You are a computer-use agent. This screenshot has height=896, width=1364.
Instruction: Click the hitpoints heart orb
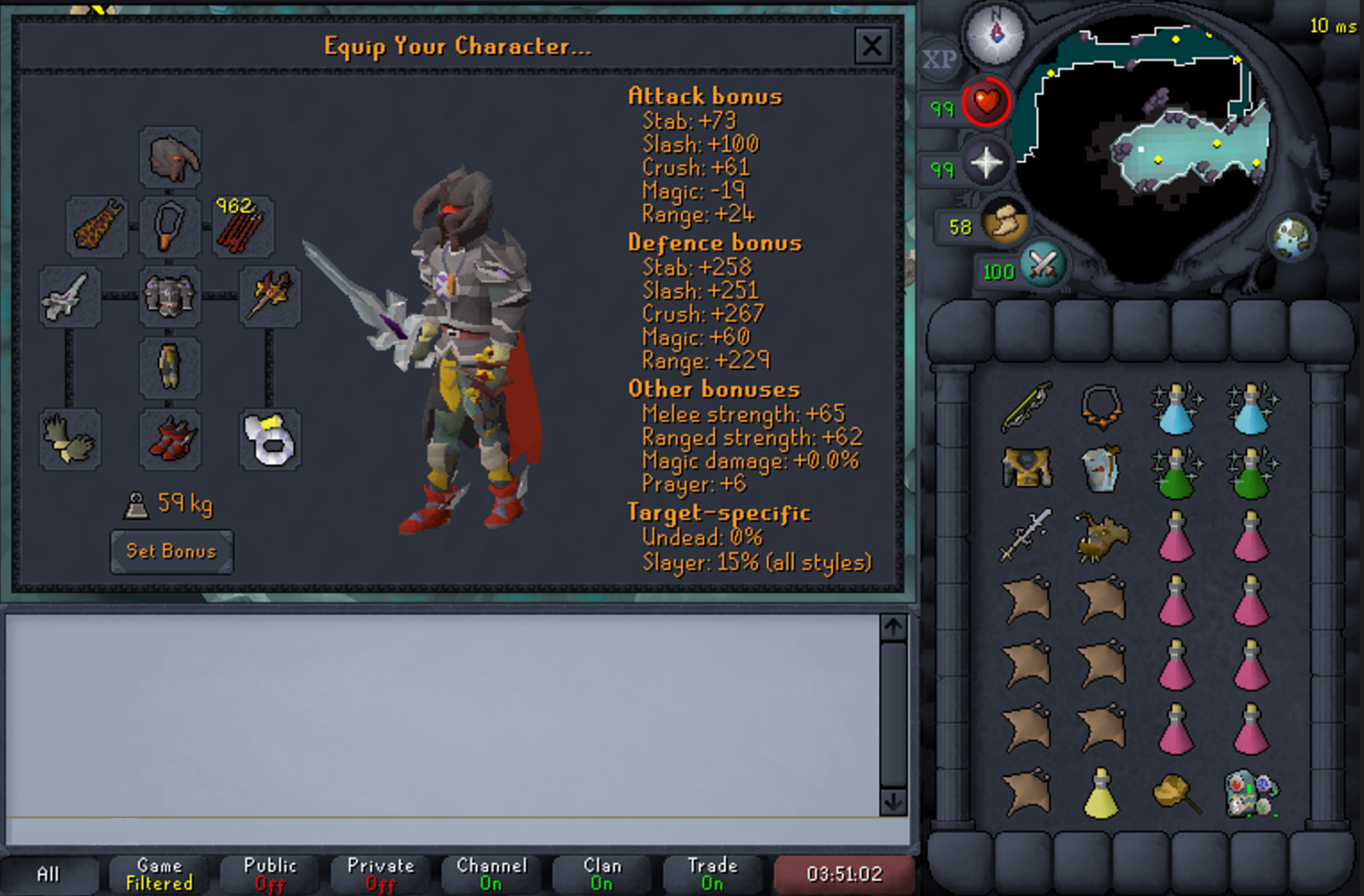[987, 102]
